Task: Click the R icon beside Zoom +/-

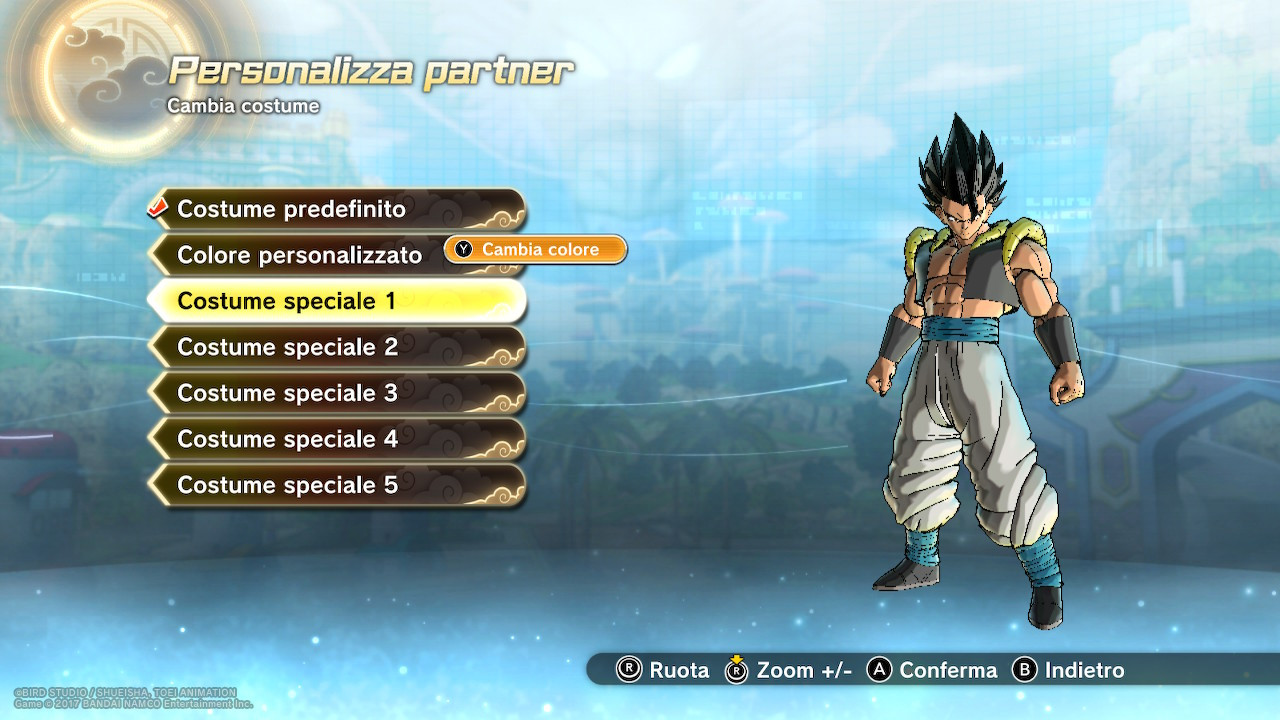Action: click(x=736, y=671)
